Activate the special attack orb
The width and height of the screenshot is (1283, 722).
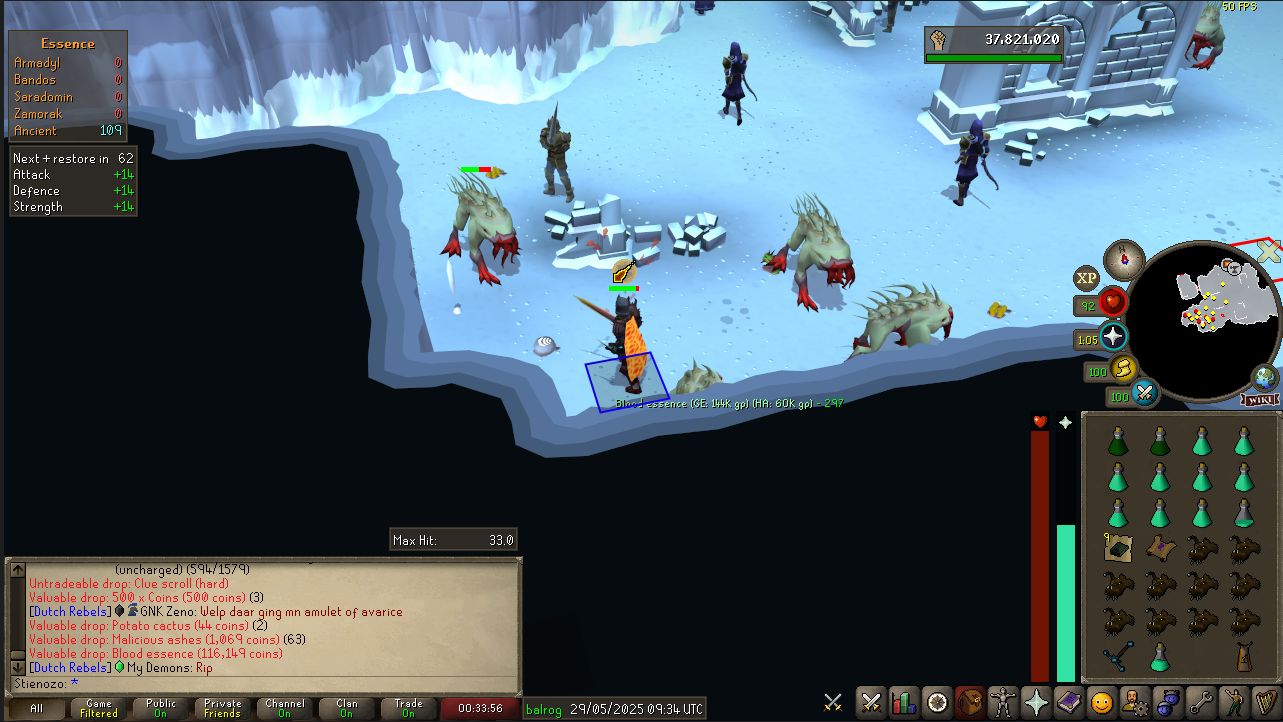click(x=1144, y=394)
